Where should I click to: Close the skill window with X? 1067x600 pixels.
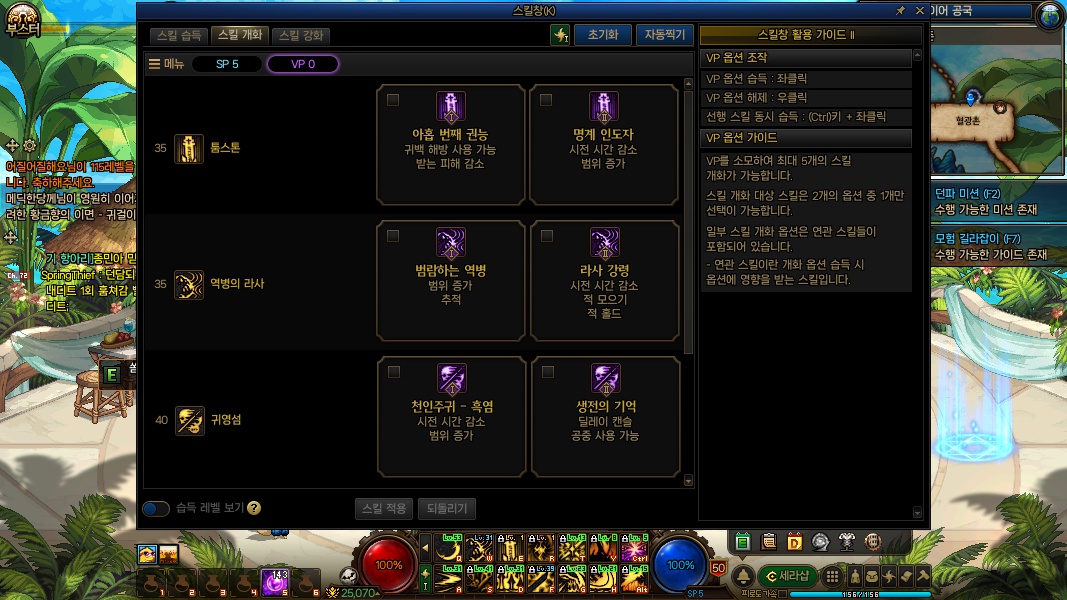(919, 10)
